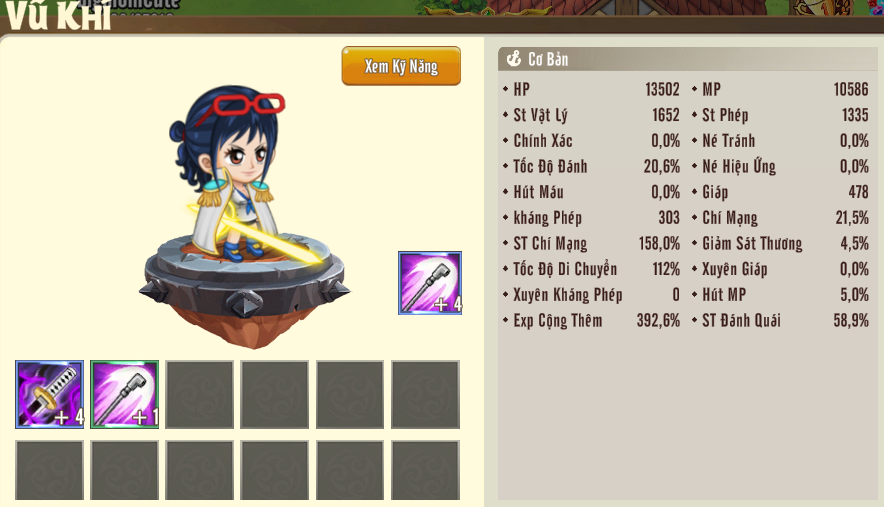Image resolution: width=884 pixels, height=507 pixels.
Task: Choose the white staff +1 weapon slot
Action: [x=124, y=394]
